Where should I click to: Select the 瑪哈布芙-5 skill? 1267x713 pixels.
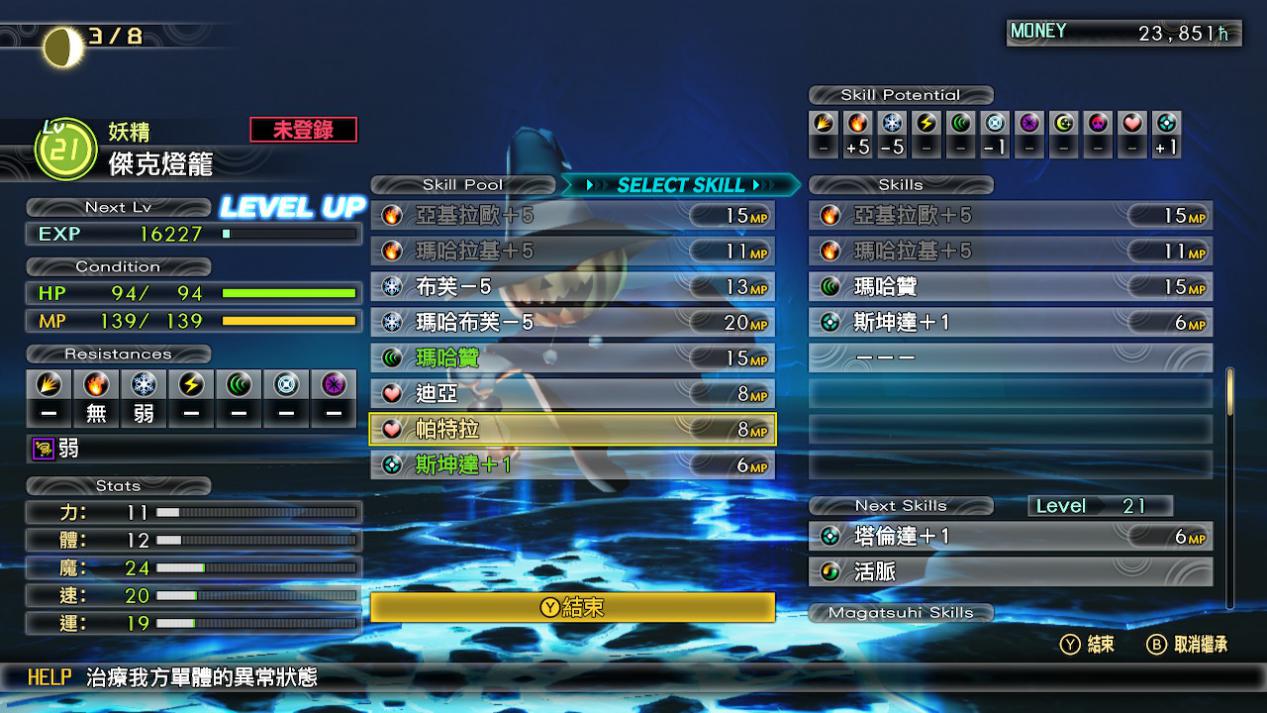572,323
